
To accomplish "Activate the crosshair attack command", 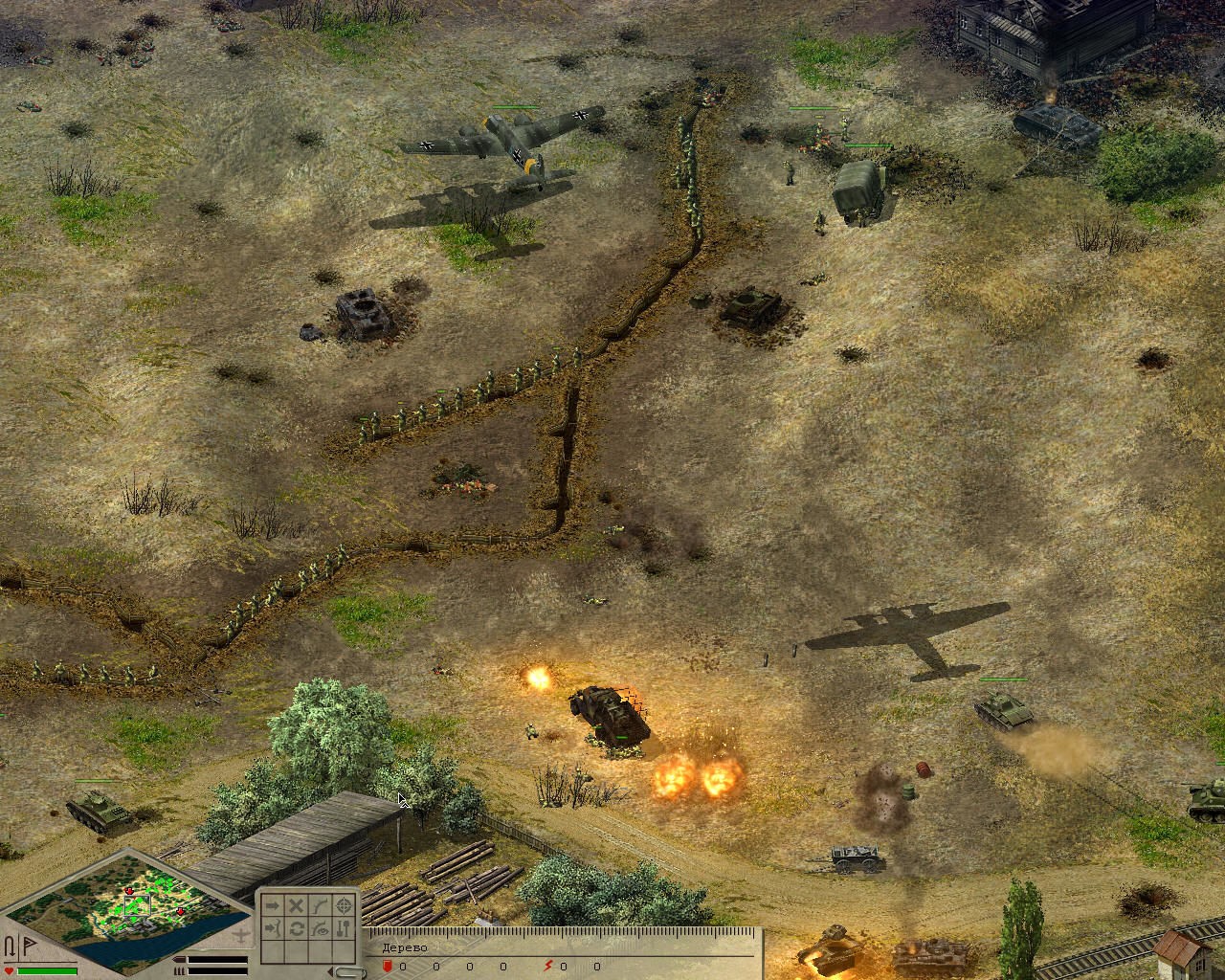I will [x=345, y=905].
